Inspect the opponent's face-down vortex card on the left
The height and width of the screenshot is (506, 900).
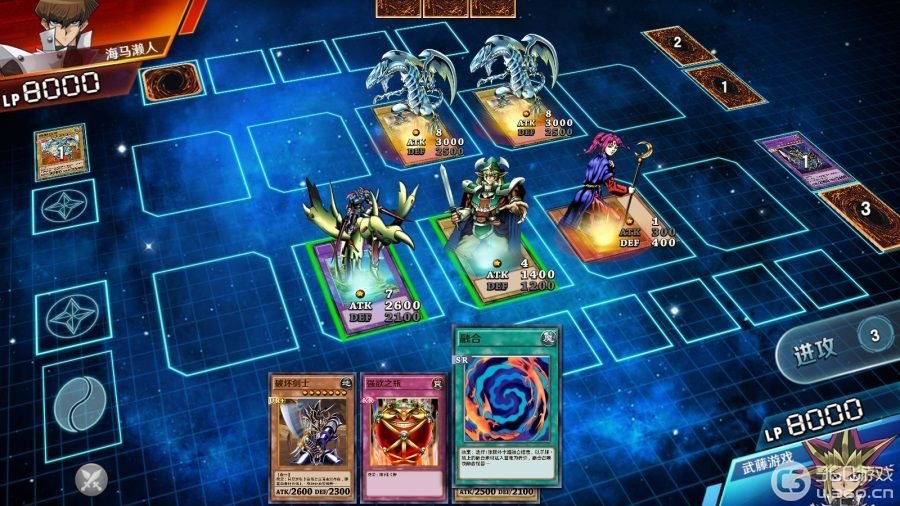click(166, 82)
